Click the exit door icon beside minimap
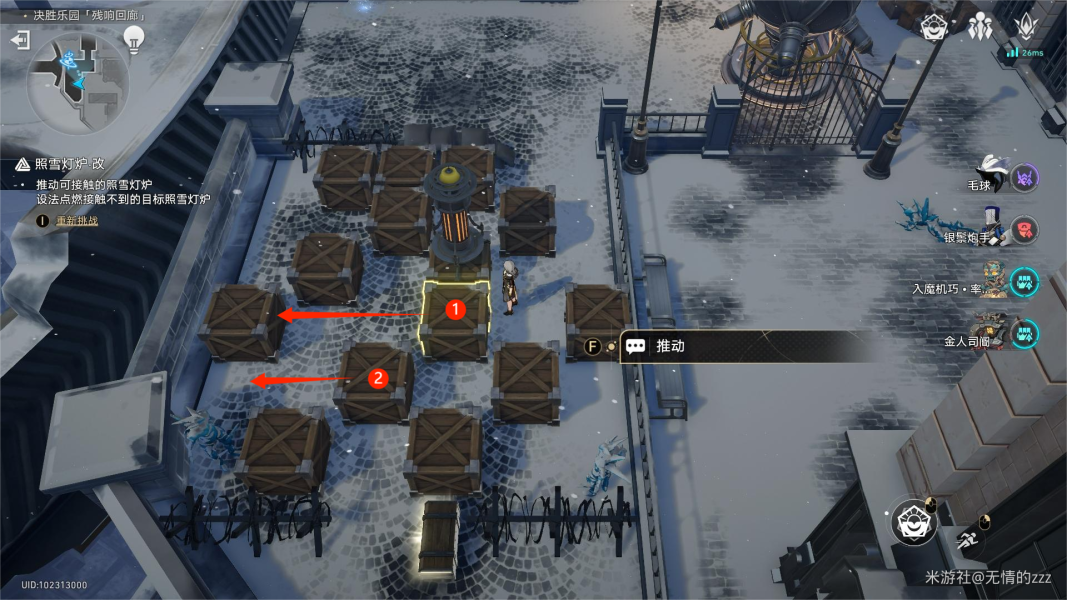Screen dimensions: 1067x600 (20, 40)
